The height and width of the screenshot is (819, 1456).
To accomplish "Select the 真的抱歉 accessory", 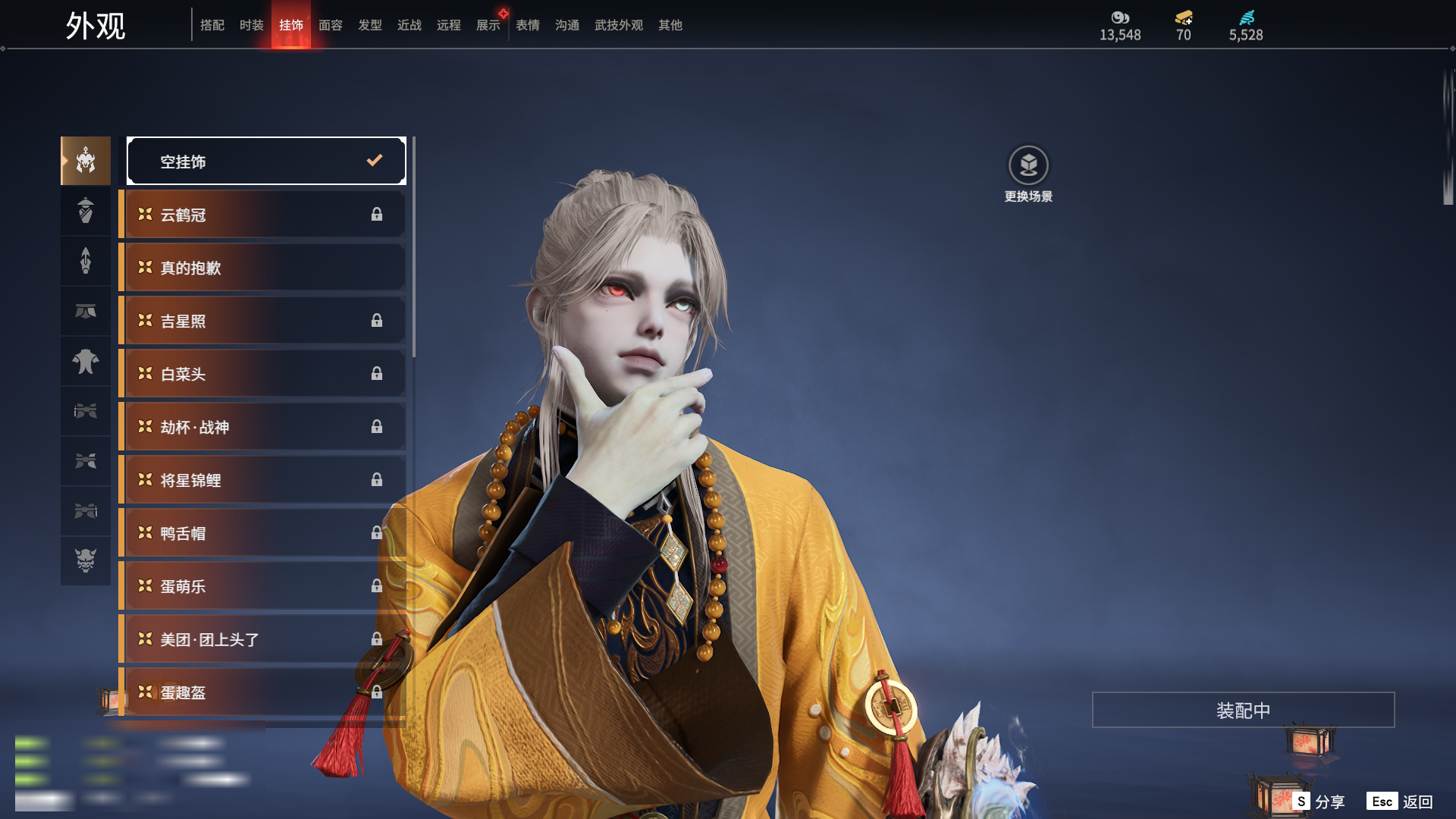I will click(x=263, y=268).
